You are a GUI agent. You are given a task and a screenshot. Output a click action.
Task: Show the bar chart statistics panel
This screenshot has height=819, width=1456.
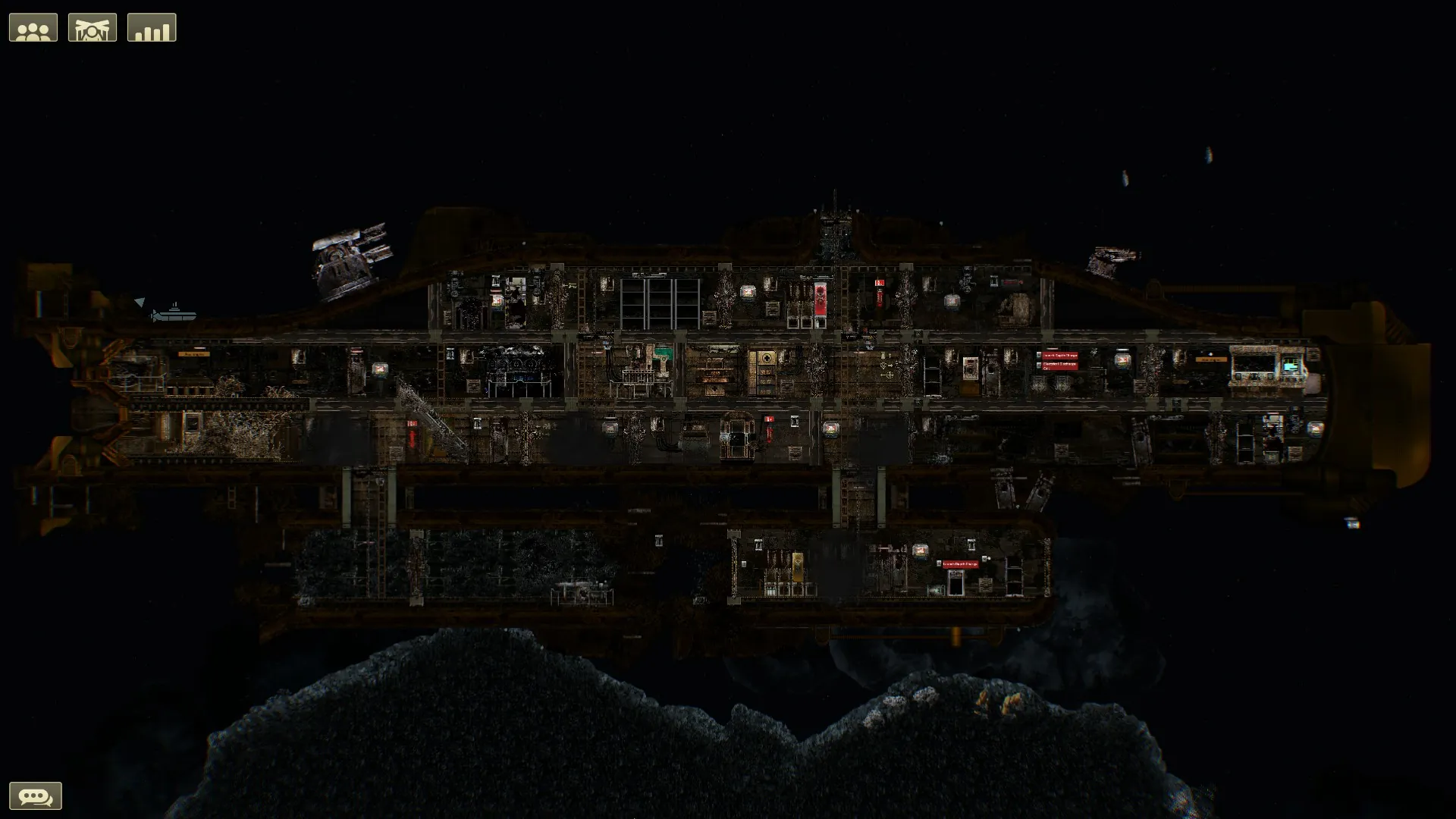(x=152, y=28)
